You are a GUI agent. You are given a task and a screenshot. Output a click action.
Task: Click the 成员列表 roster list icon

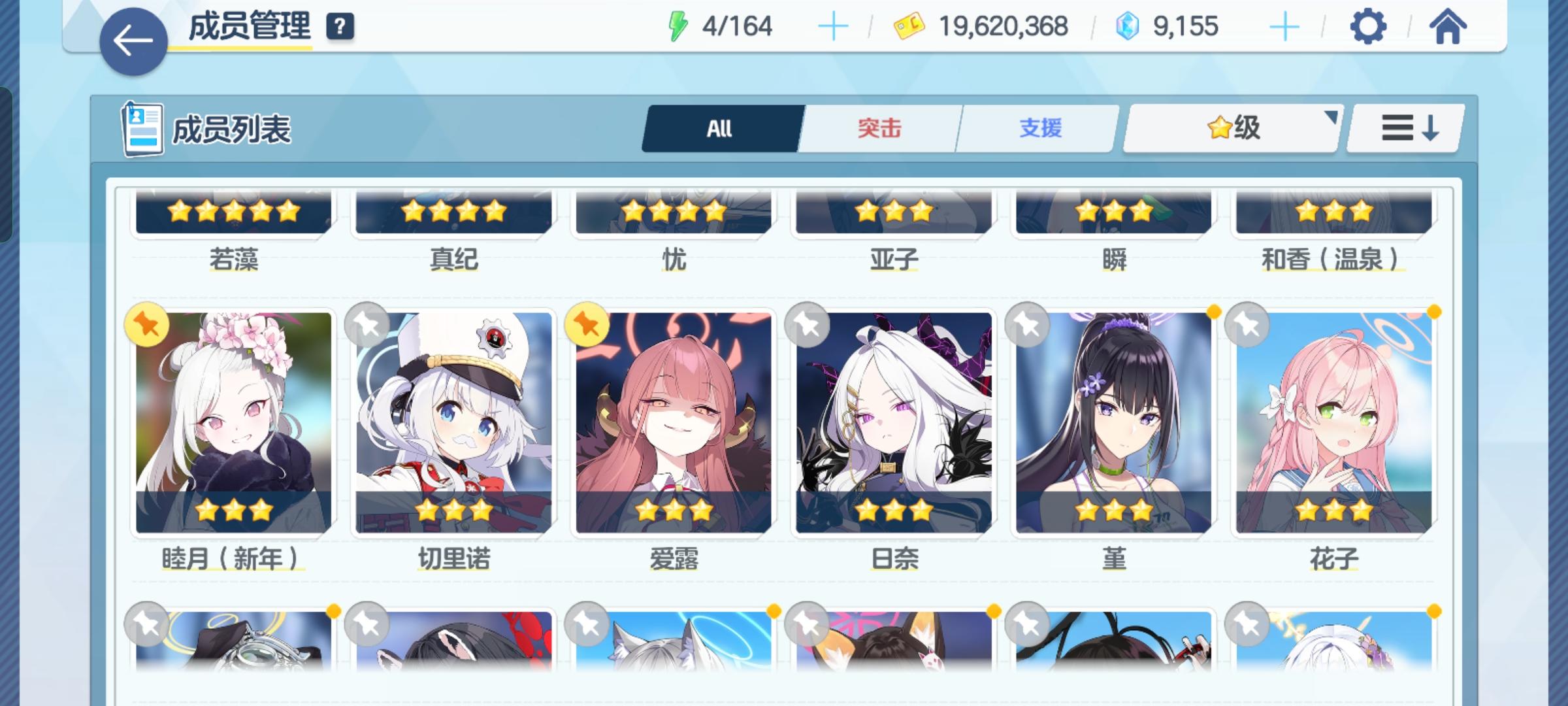142,128
